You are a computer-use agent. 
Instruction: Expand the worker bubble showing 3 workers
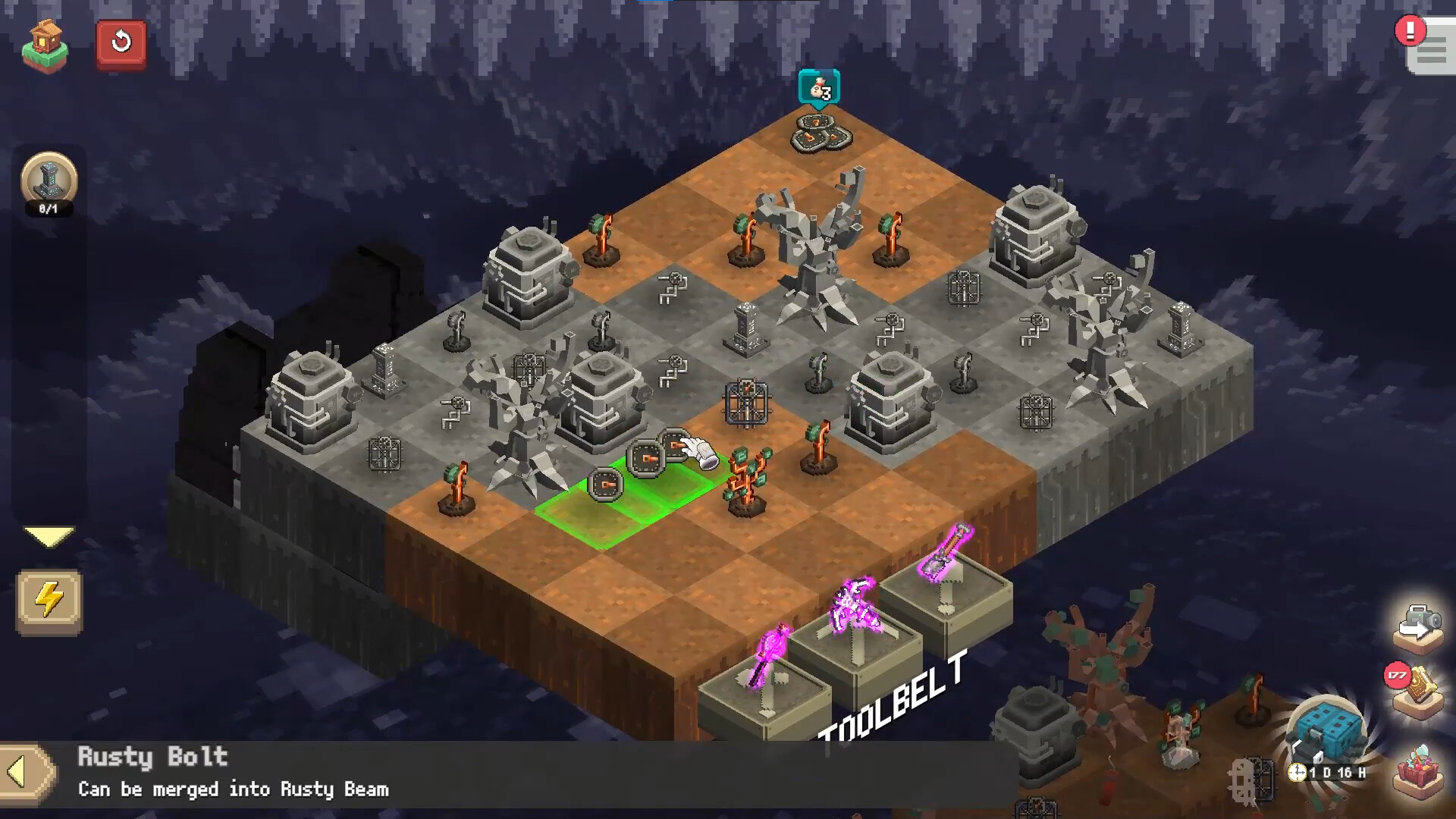(x=819, y=88)
